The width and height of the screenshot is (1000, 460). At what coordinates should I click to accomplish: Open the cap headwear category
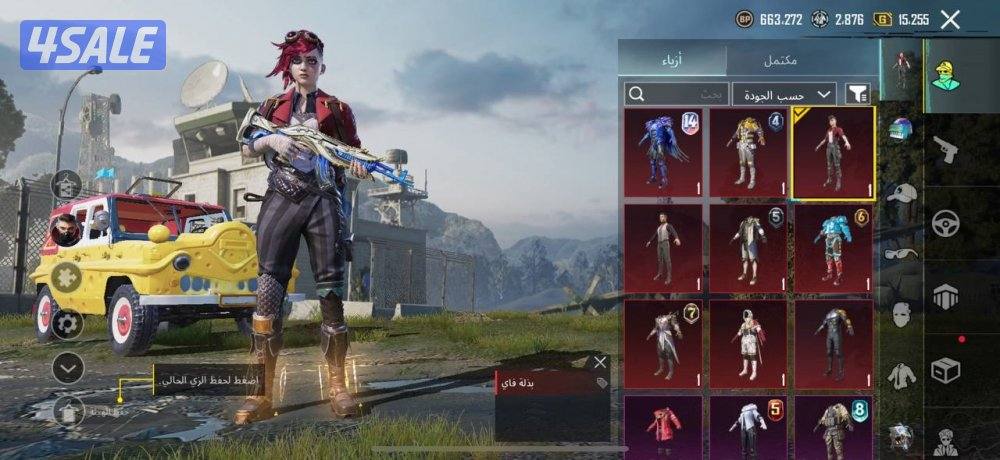pyautogui.click(x=901, y=194)
